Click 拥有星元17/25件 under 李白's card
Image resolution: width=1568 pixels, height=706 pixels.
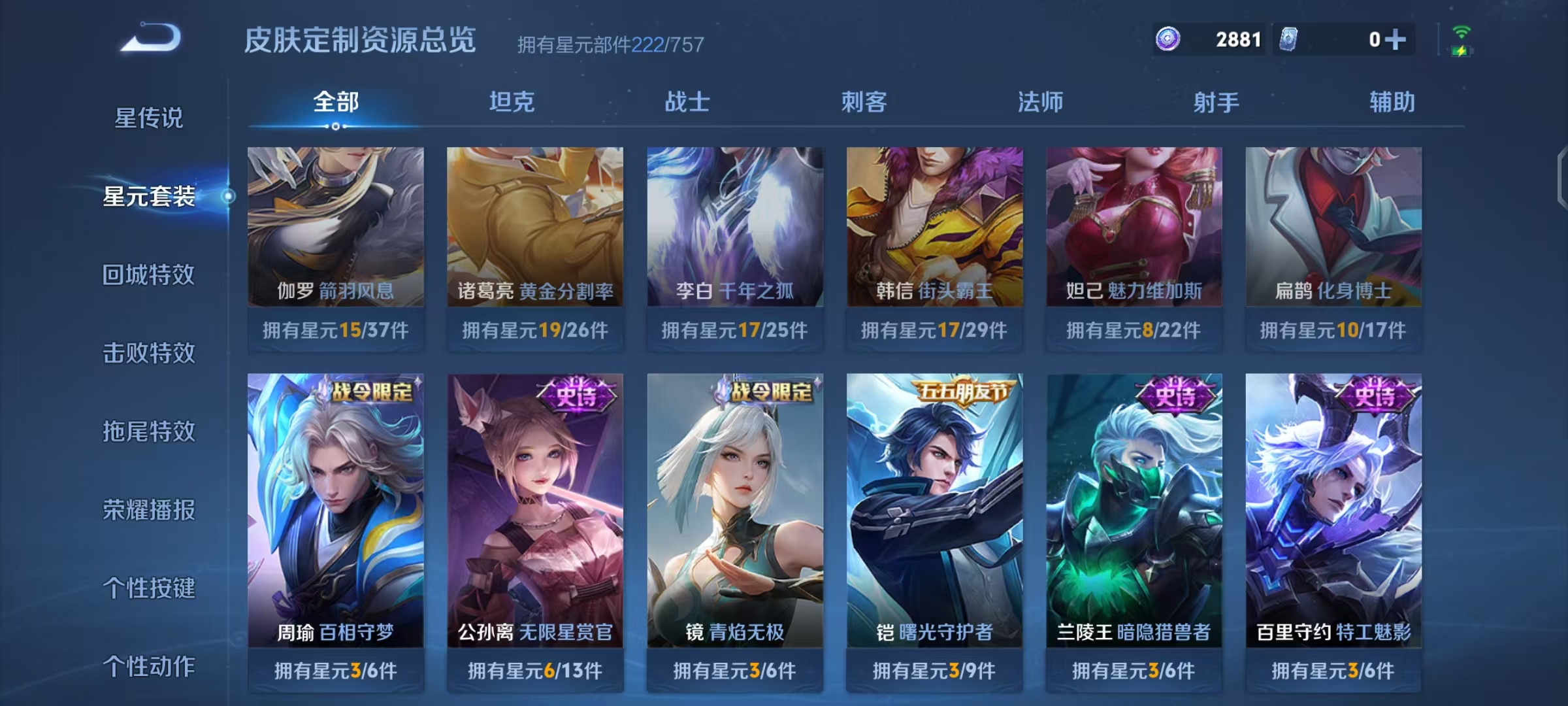pyautogui.click(x=734, y=331)
